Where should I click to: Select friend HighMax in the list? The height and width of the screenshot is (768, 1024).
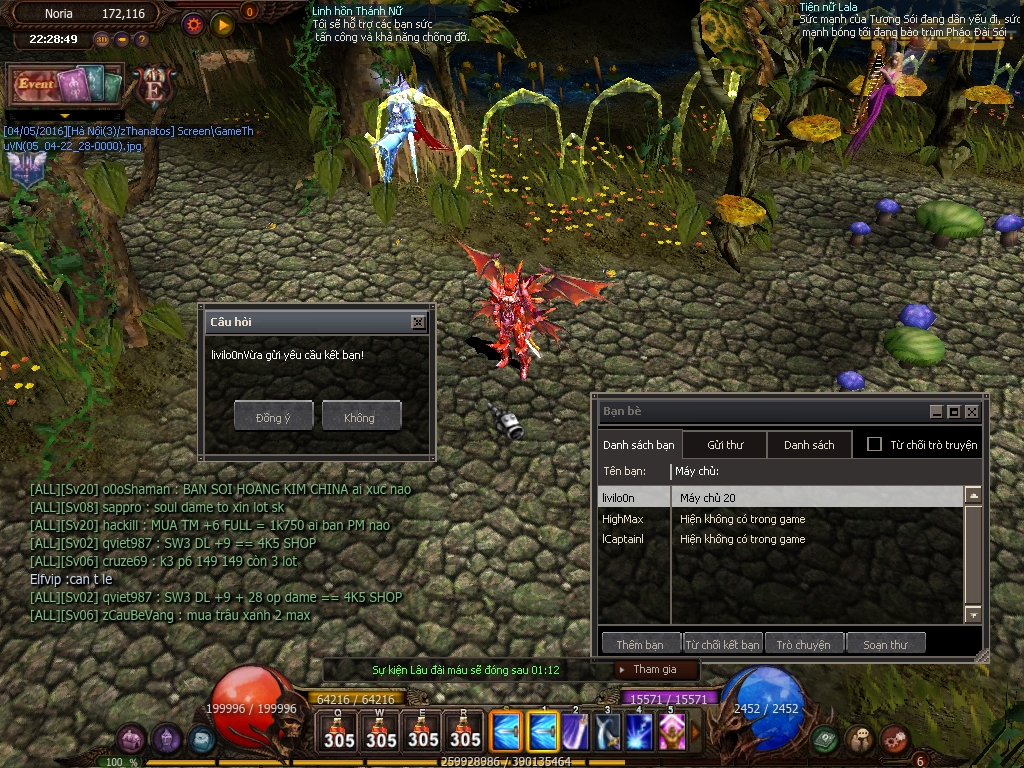[622, 519]
